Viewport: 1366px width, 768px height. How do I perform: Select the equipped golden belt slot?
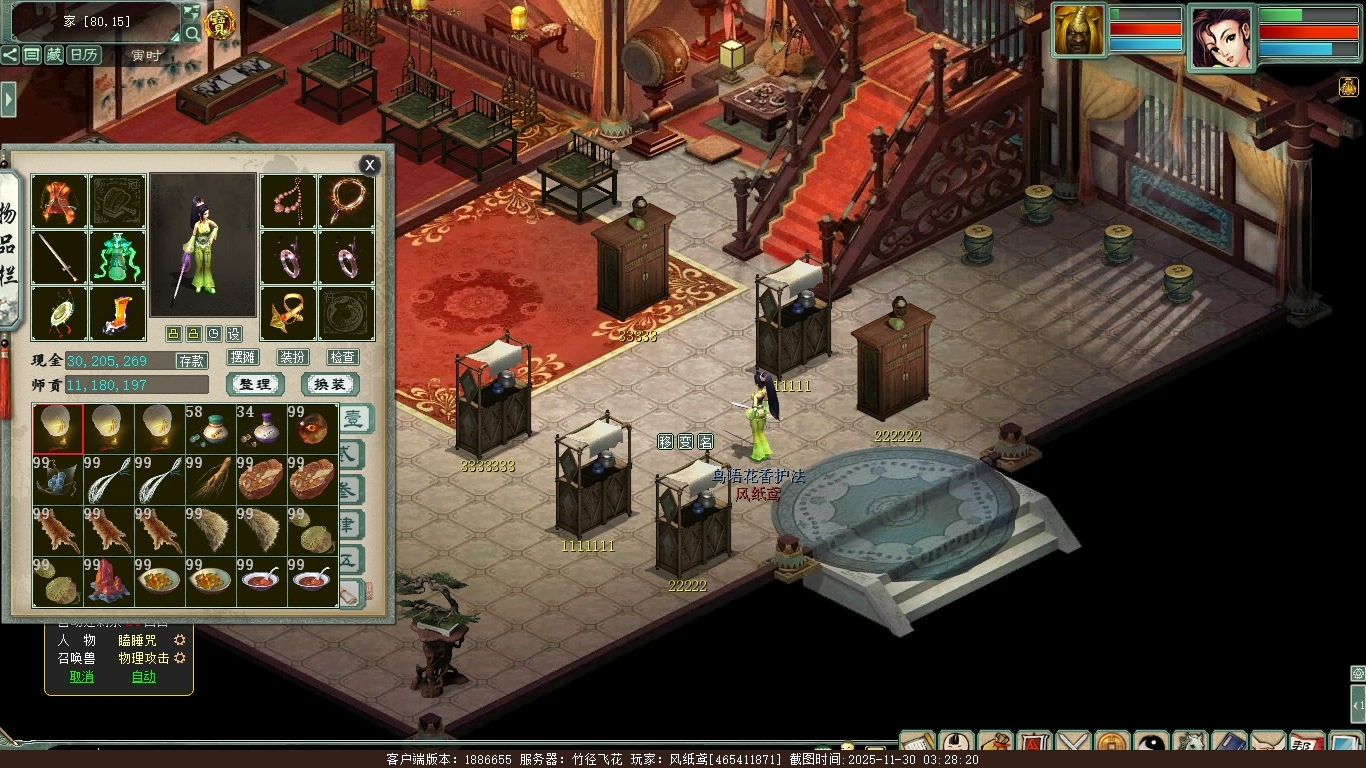pos(289,314)
